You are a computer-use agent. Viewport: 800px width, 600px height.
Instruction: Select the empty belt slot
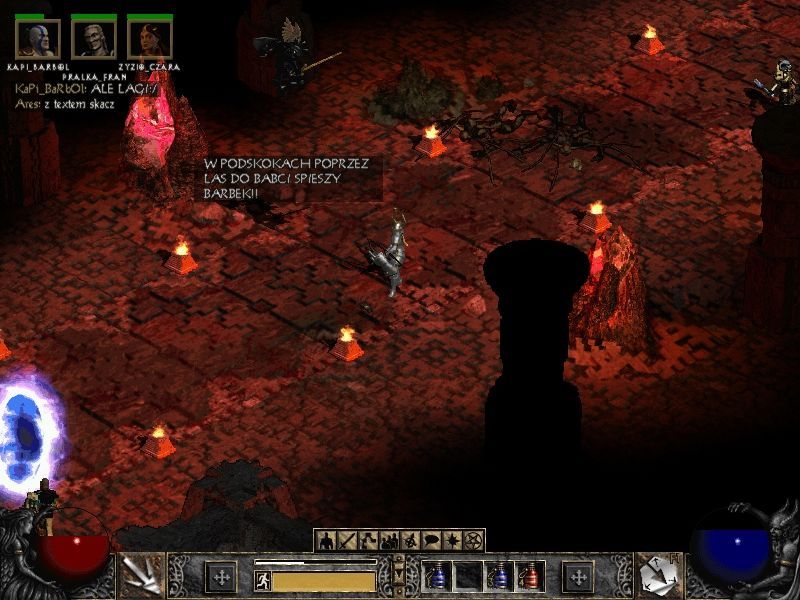[x=469, y=577]
